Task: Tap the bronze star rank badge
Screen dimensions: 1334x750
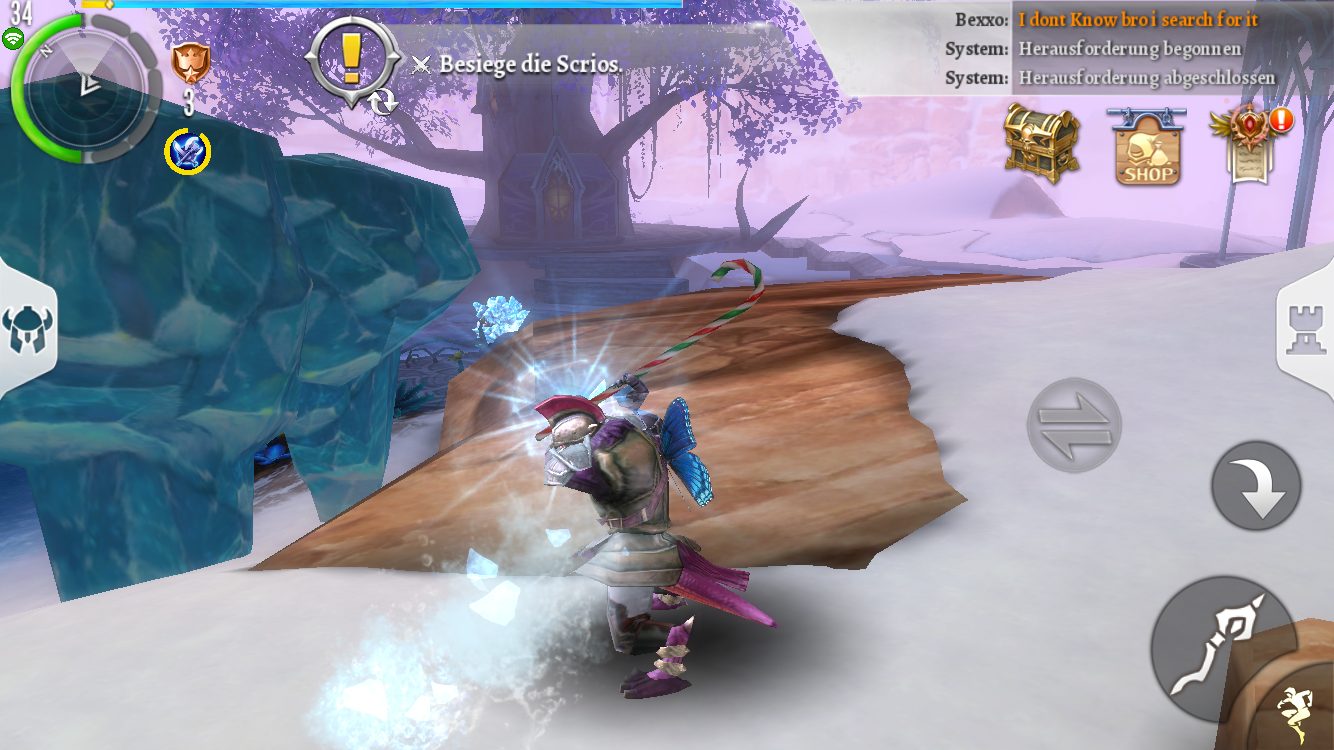Action: pos(188,64)
